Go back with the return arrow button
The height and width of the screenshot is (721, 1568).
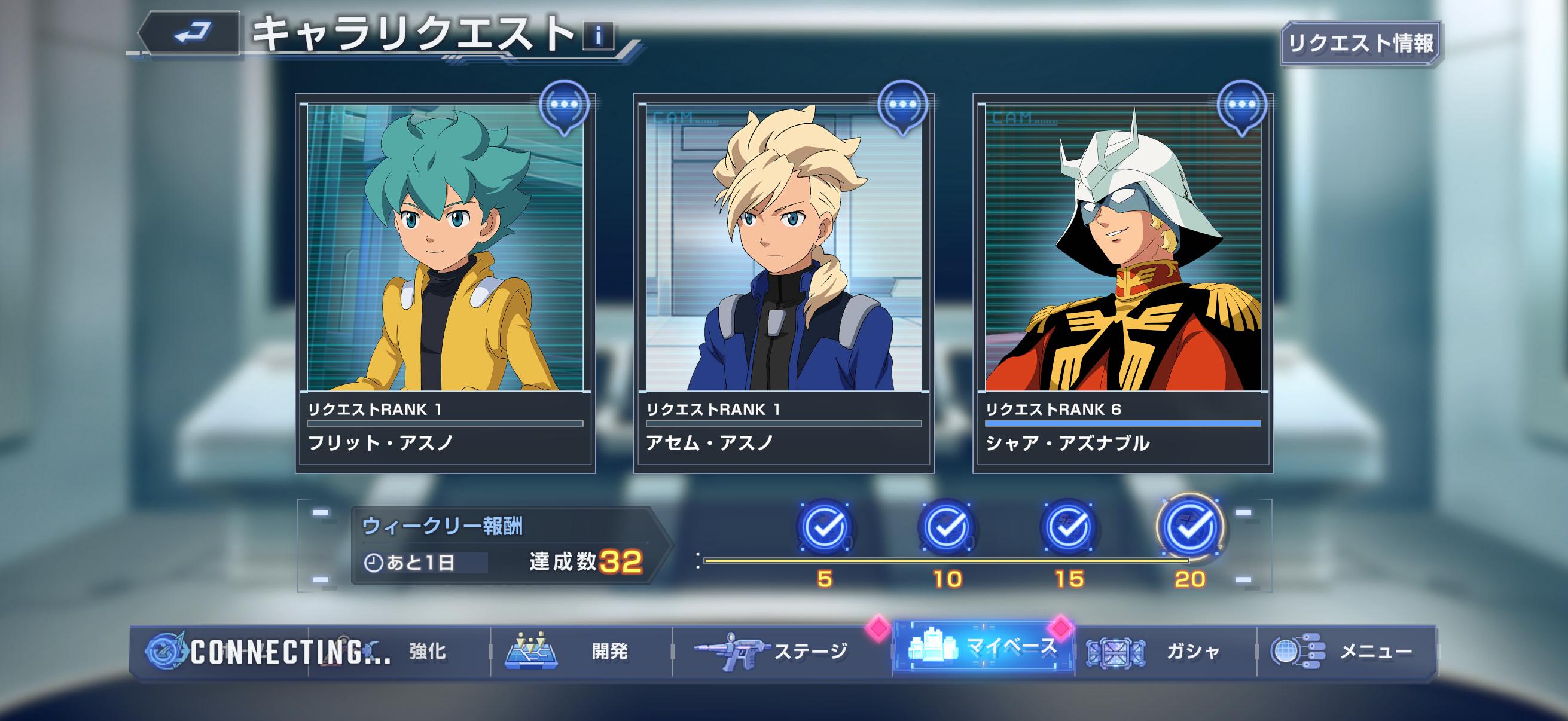click(190, 33)
